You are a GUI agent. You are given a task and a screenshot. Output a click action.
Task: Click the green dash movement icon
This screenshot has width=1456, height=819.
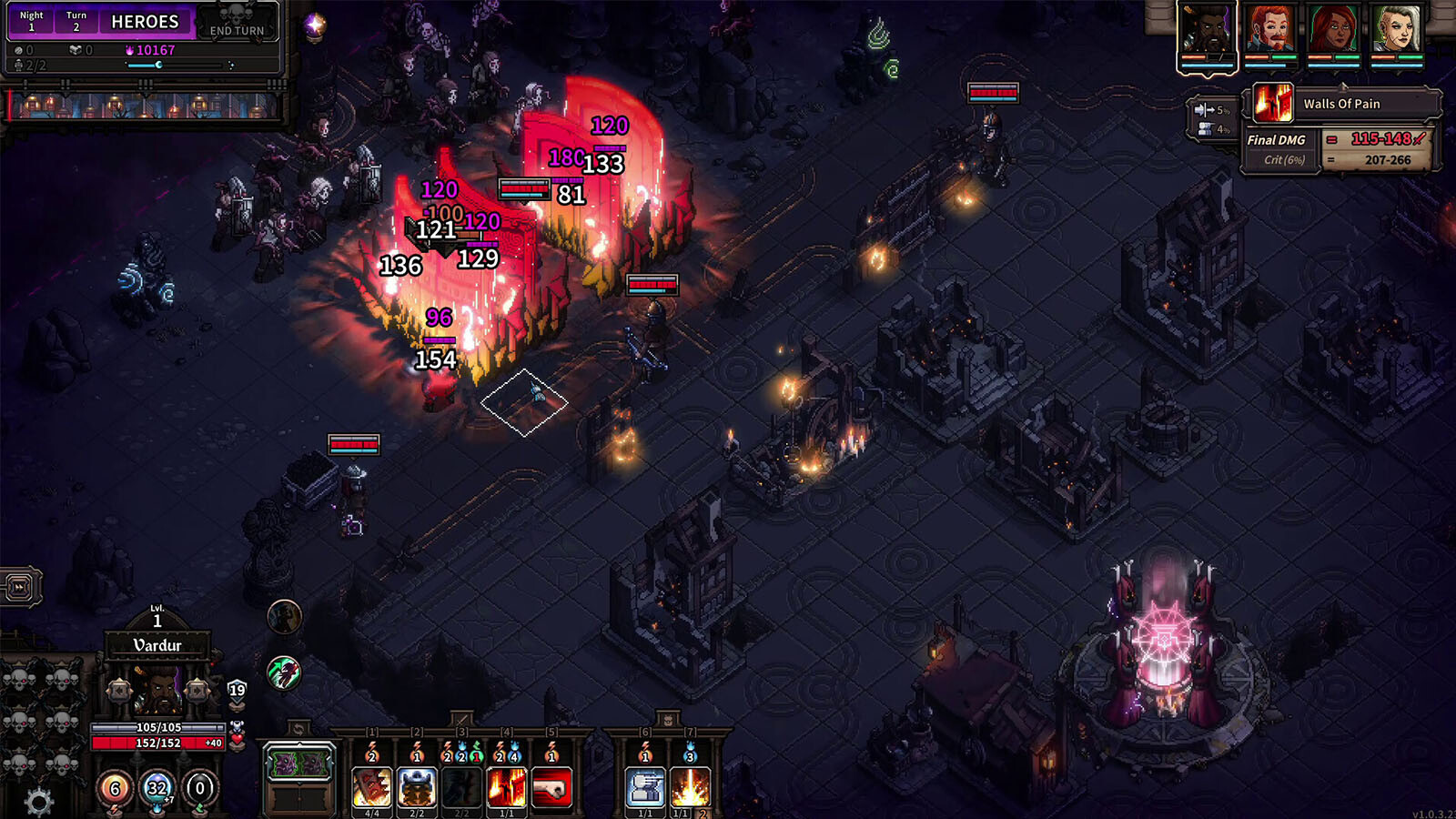(284, 673)
